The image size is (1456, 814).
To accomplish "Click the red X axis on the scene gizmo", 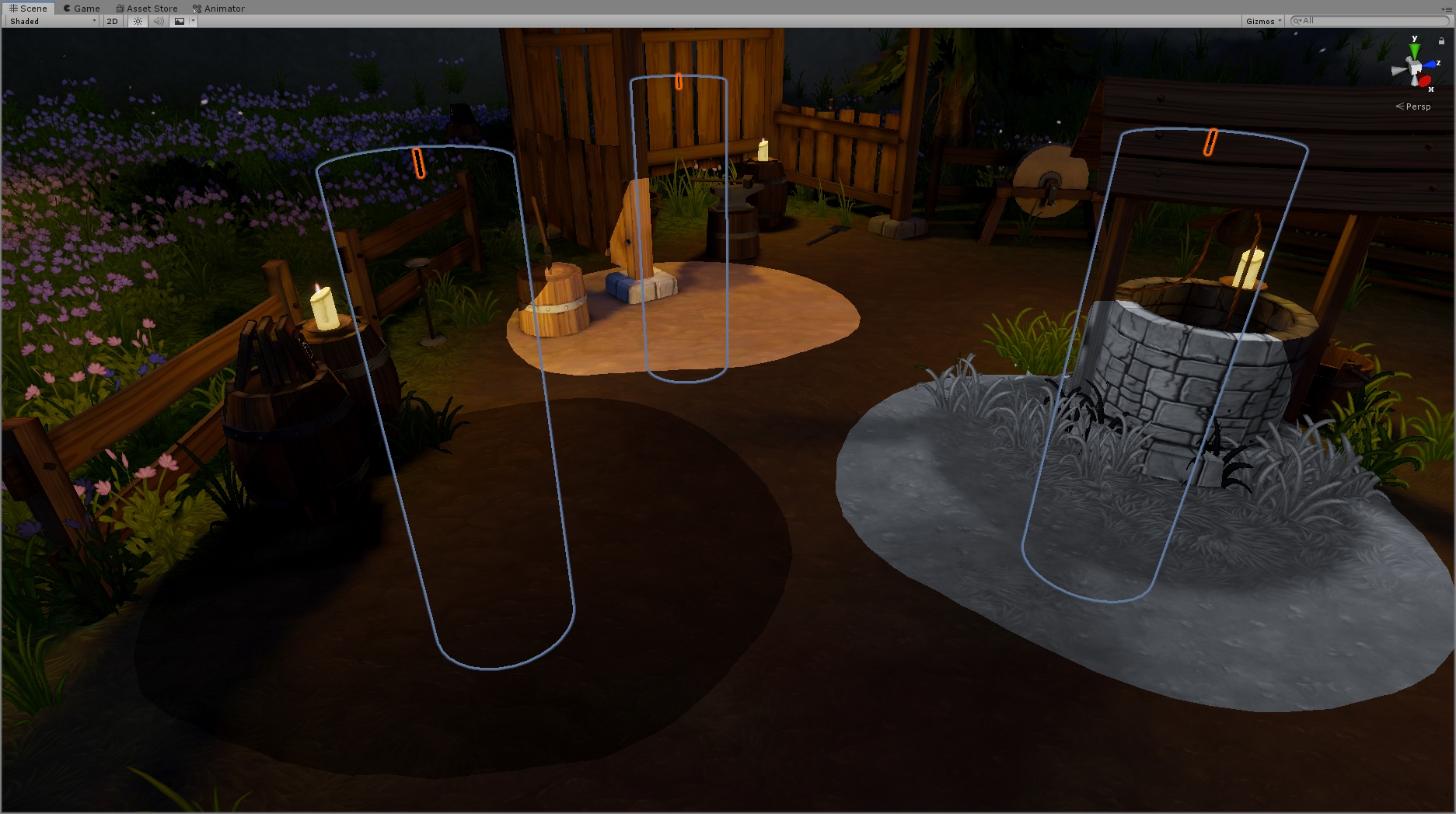I will click(x=1423, y=80).
